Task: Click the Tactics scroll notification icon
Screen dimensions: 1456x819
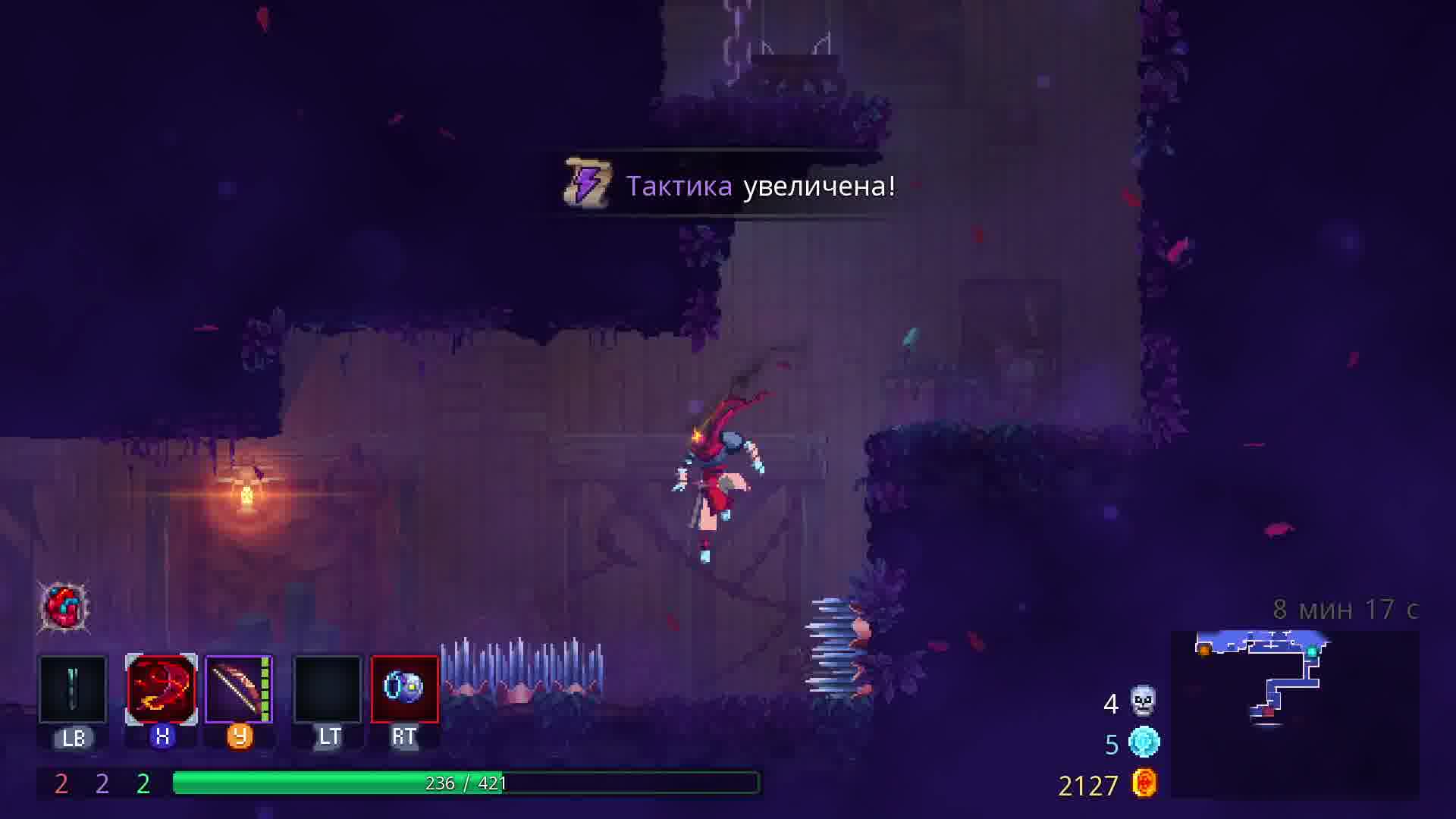Action: pyautogui.click(x=588, y=184)
